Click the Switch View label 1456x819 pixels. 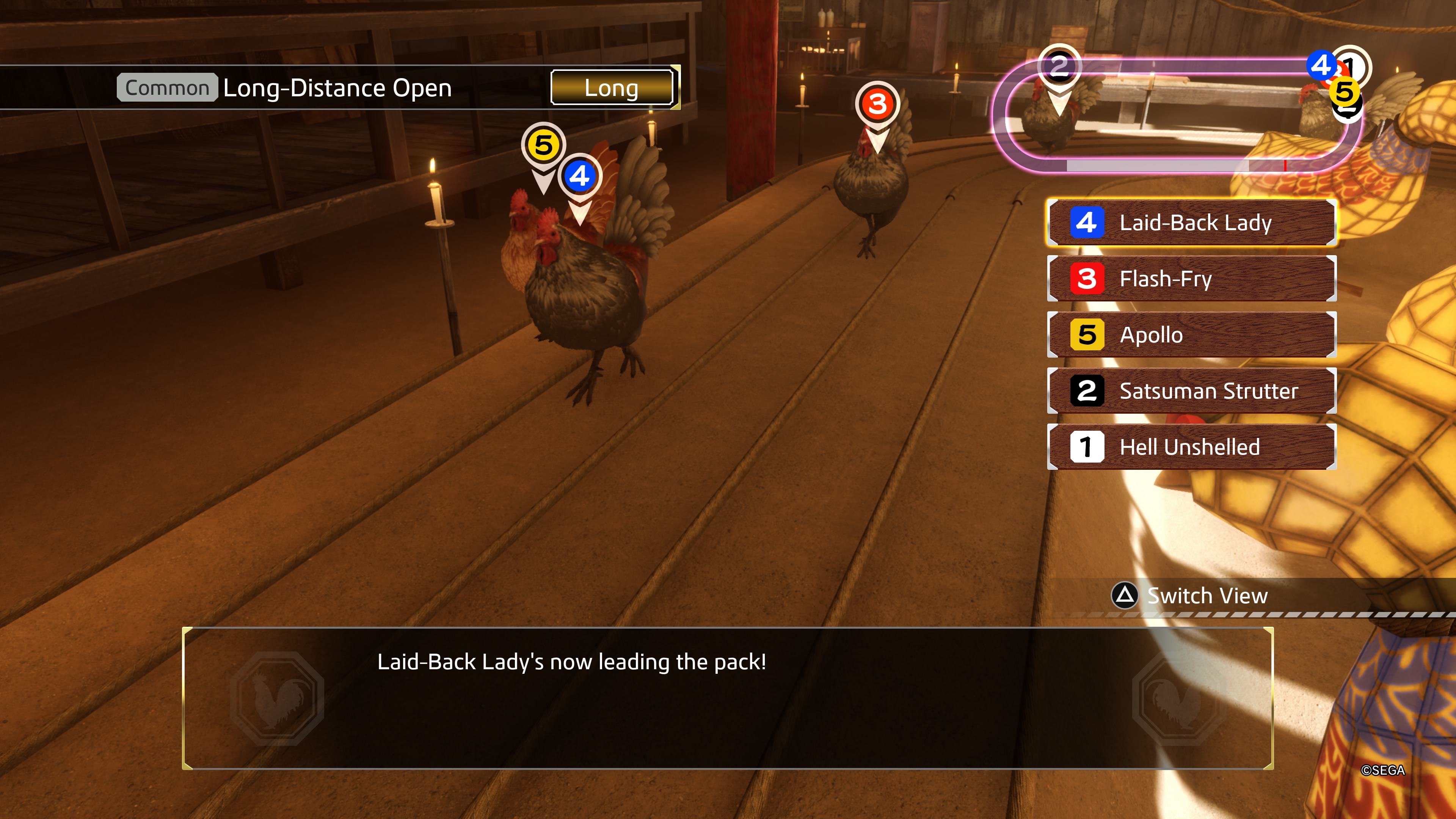[1207, 596]
